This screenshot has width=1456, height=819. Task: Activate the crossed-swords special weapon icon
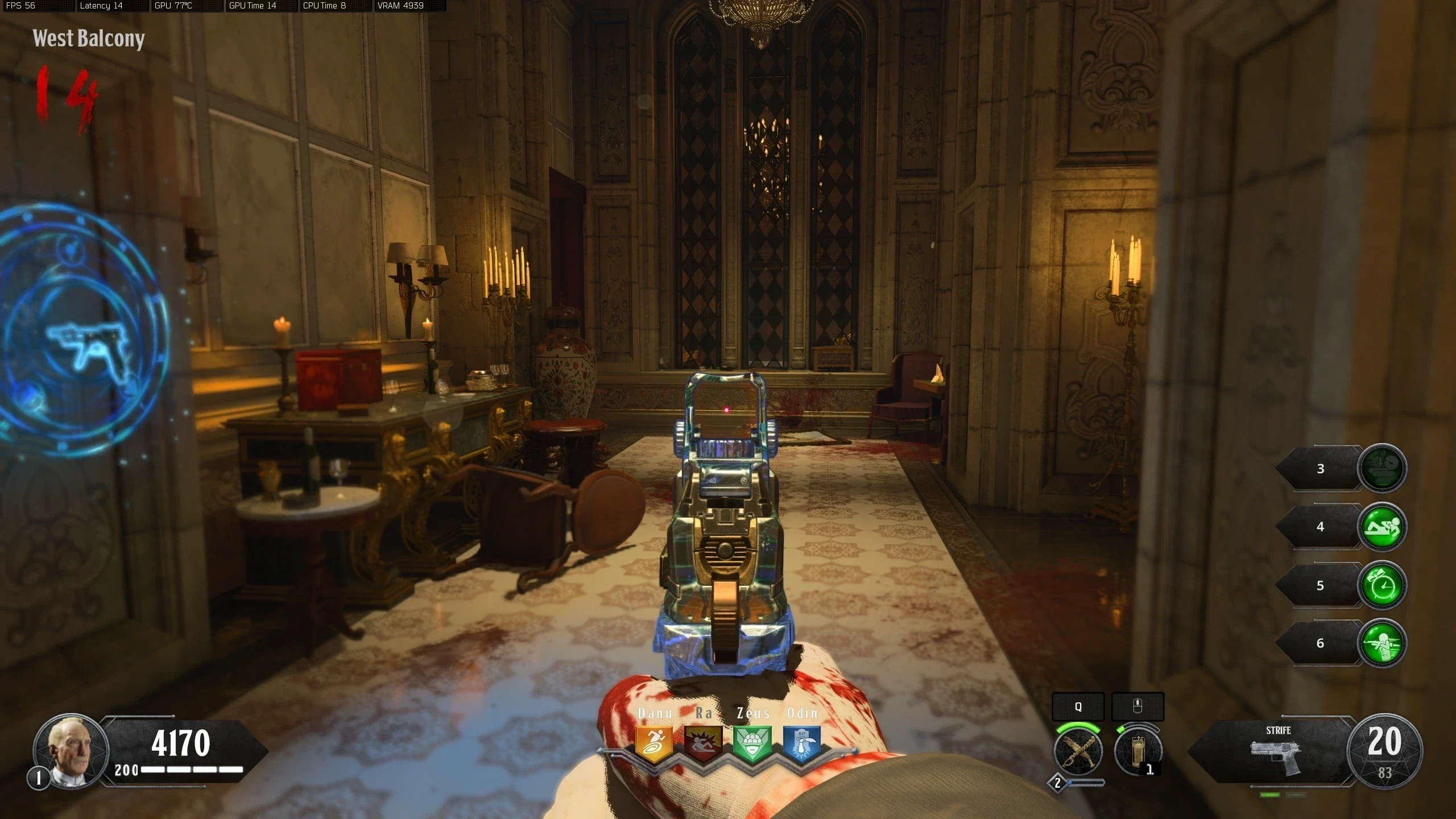click(1078, 751)
